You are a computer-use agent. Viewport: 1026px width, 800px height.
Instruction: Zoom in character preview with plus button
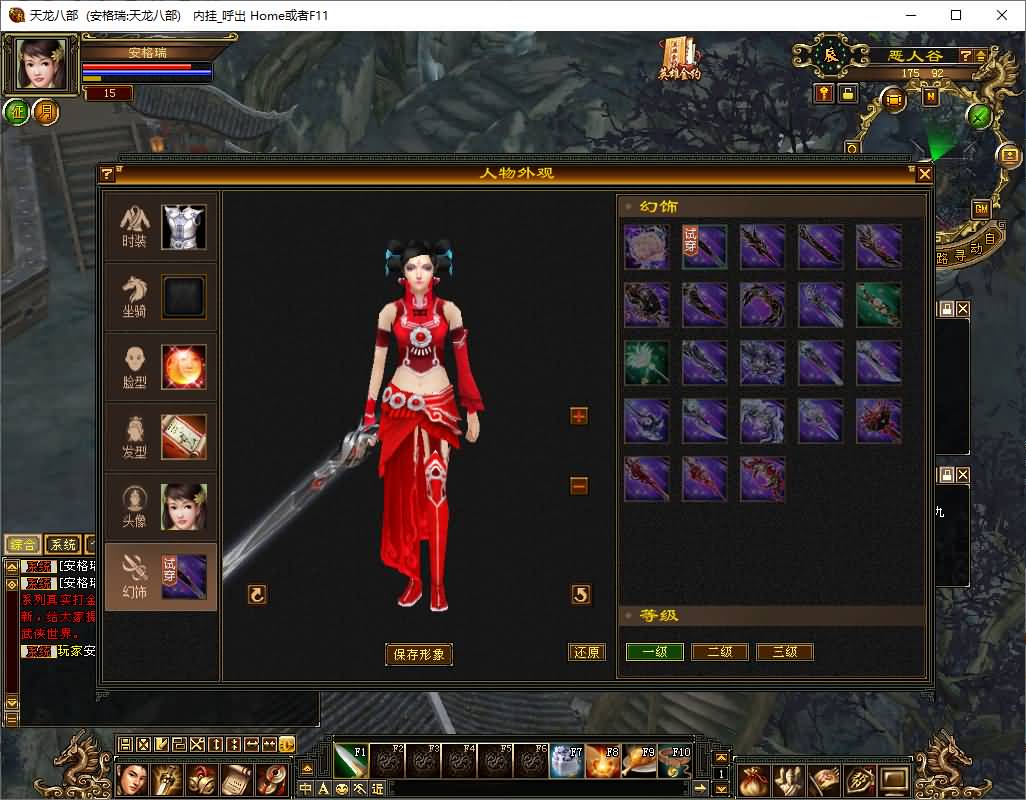[x=579, y=416]
